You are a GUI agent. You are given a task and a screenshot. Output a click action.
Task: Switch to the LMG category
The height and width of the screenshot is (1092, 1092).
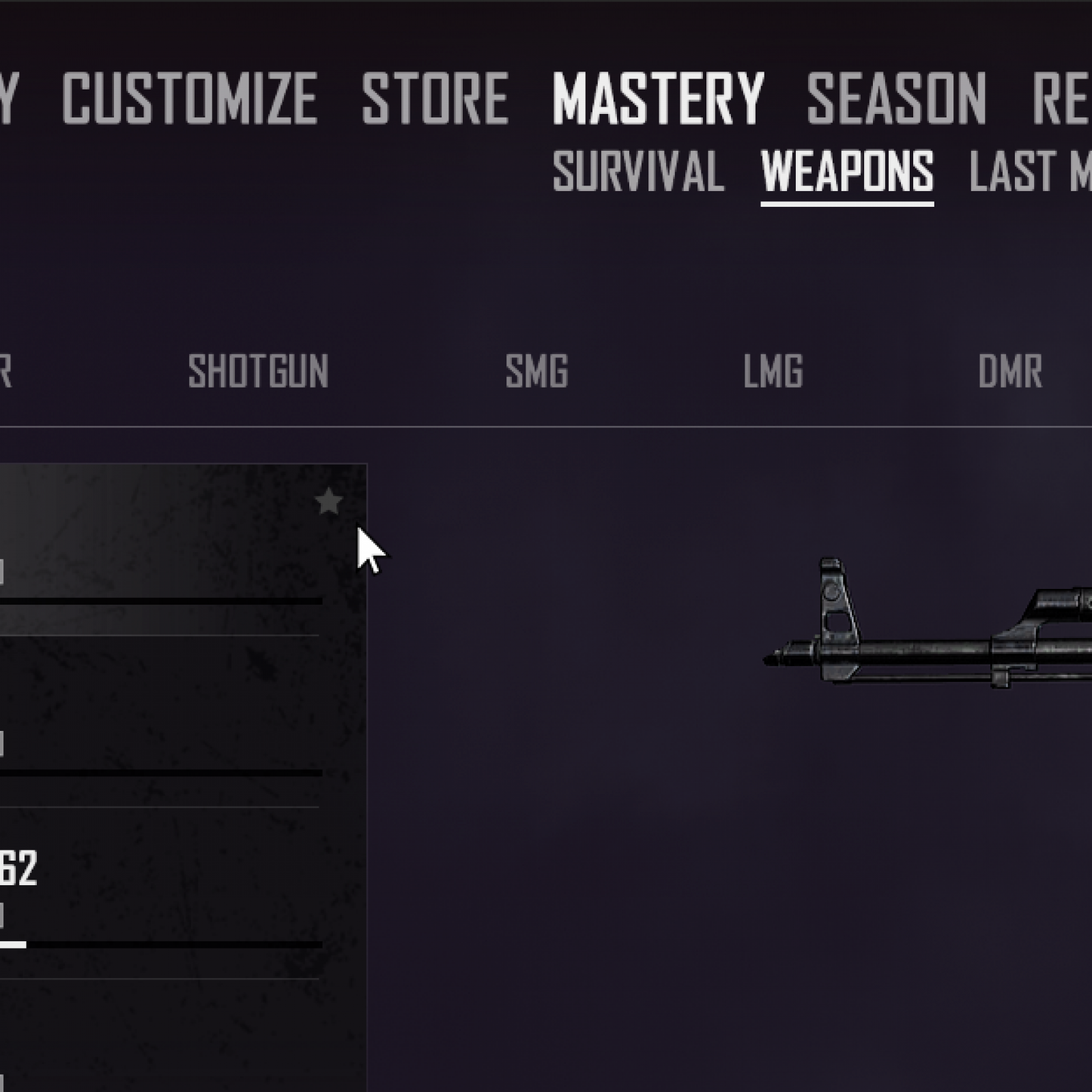[773, 371]
